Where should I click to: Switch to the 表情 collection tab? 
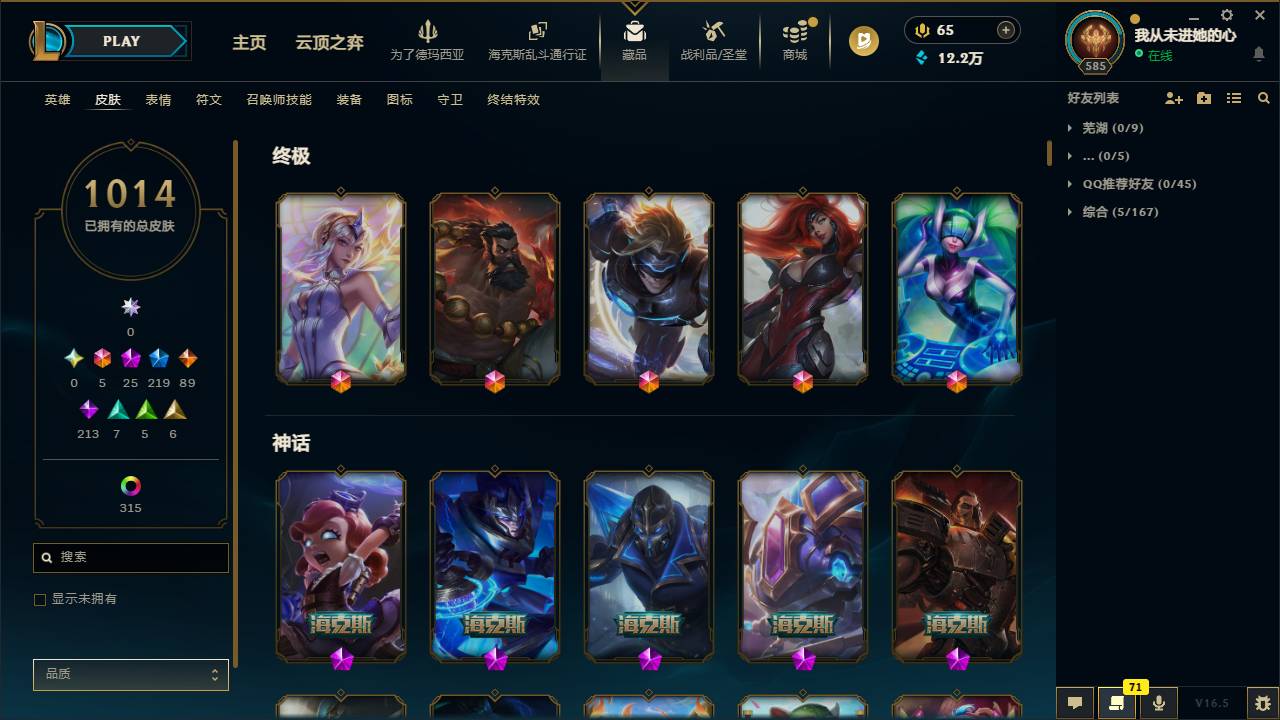coord(158,100)
